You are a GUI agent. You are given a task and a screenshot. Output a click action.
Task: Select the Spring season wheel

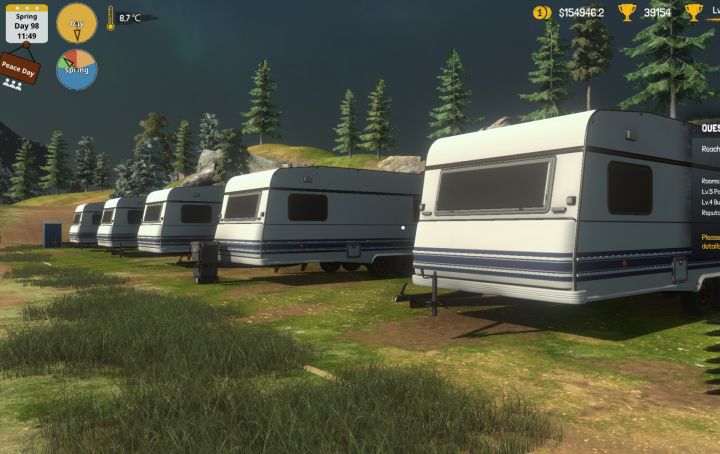76,69
